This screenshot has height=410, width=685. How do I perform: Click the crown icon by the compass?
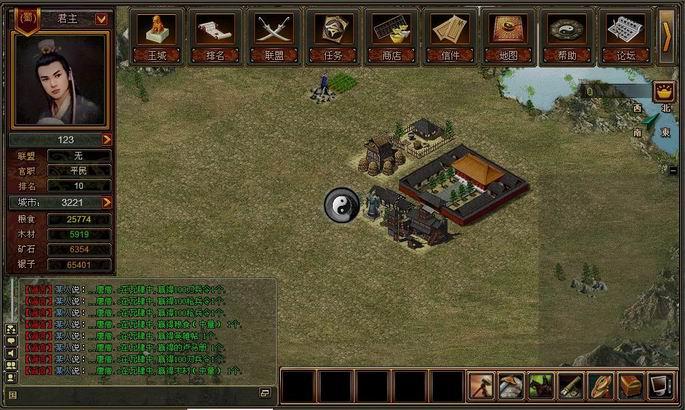(660, 91)
